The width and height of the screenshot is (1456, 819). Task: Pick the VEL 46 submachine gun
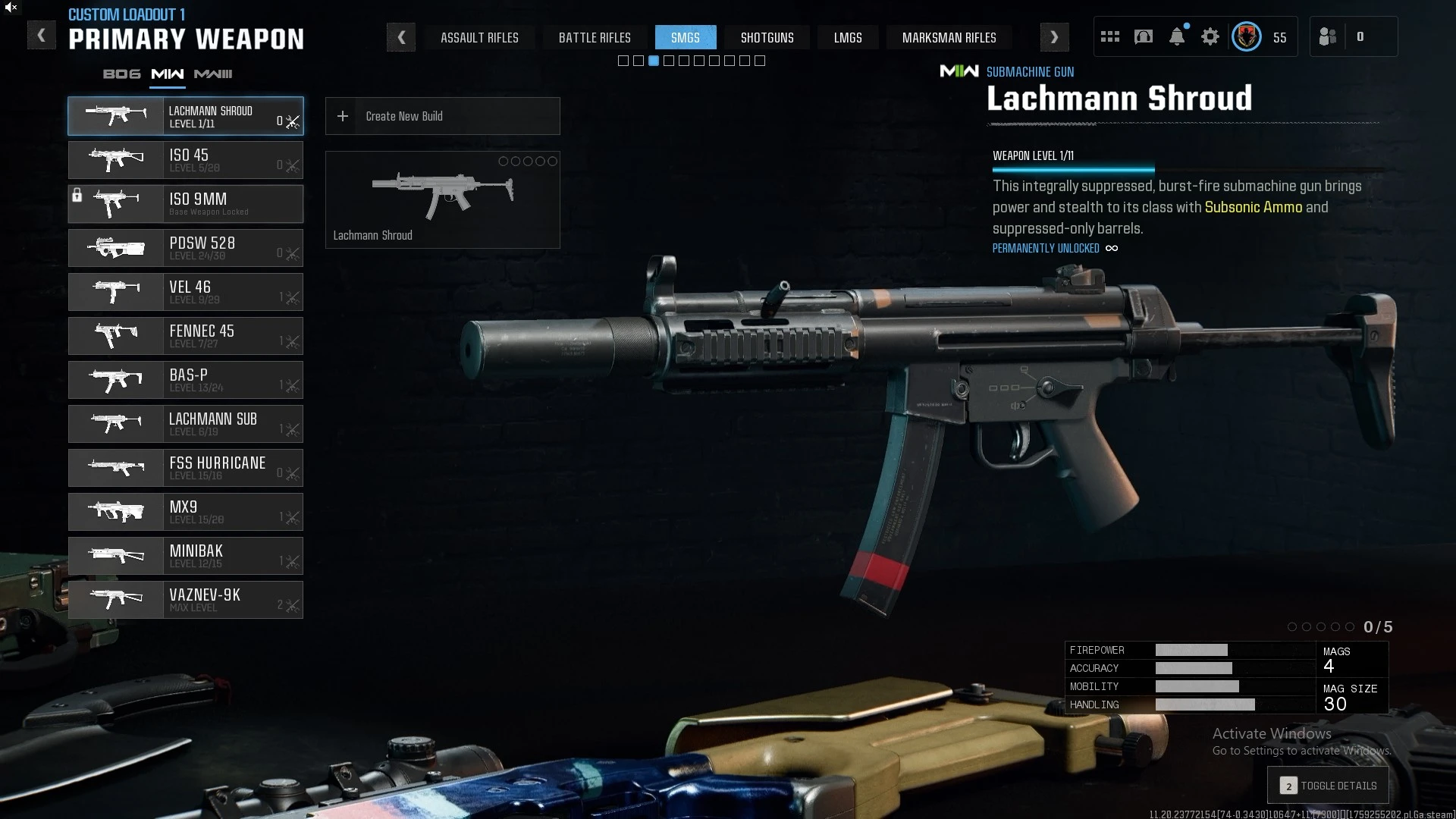[186, 292]
